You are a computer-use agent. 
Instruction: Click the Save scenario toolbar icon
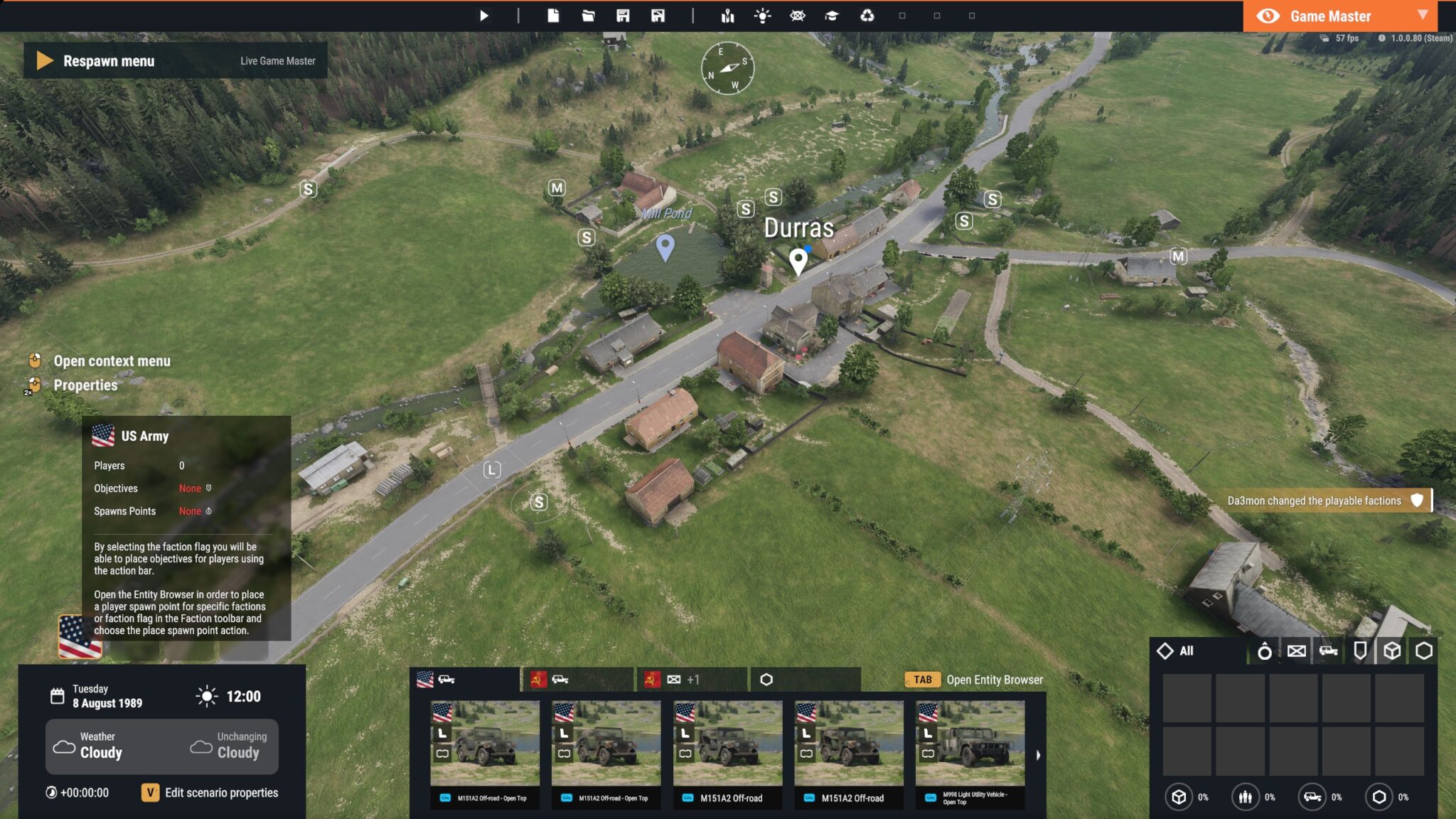(623, 15)
